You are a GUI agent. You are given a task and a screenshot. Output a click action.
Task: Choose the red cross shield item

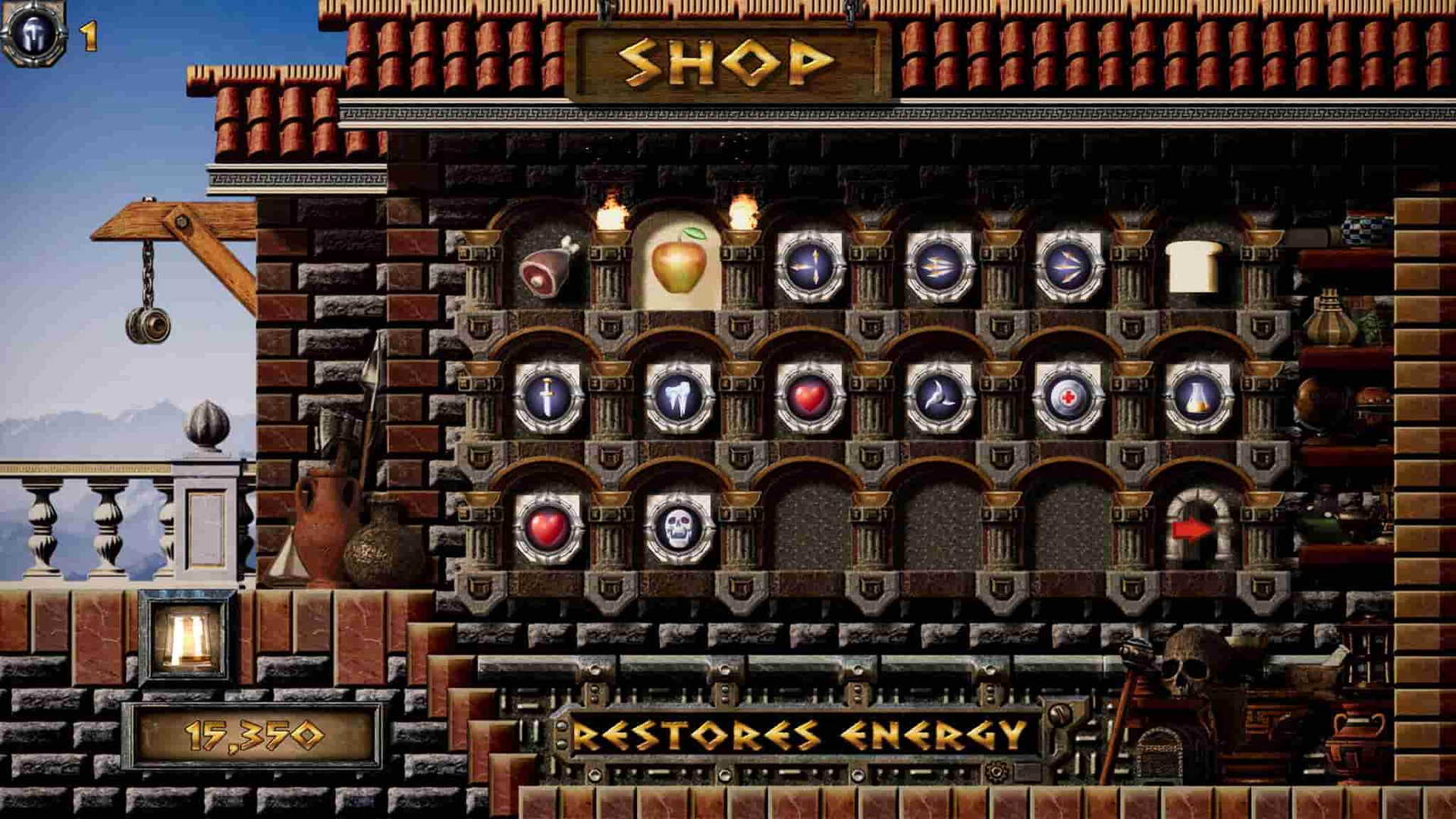pyautogui.click(x=1068, y=397)
